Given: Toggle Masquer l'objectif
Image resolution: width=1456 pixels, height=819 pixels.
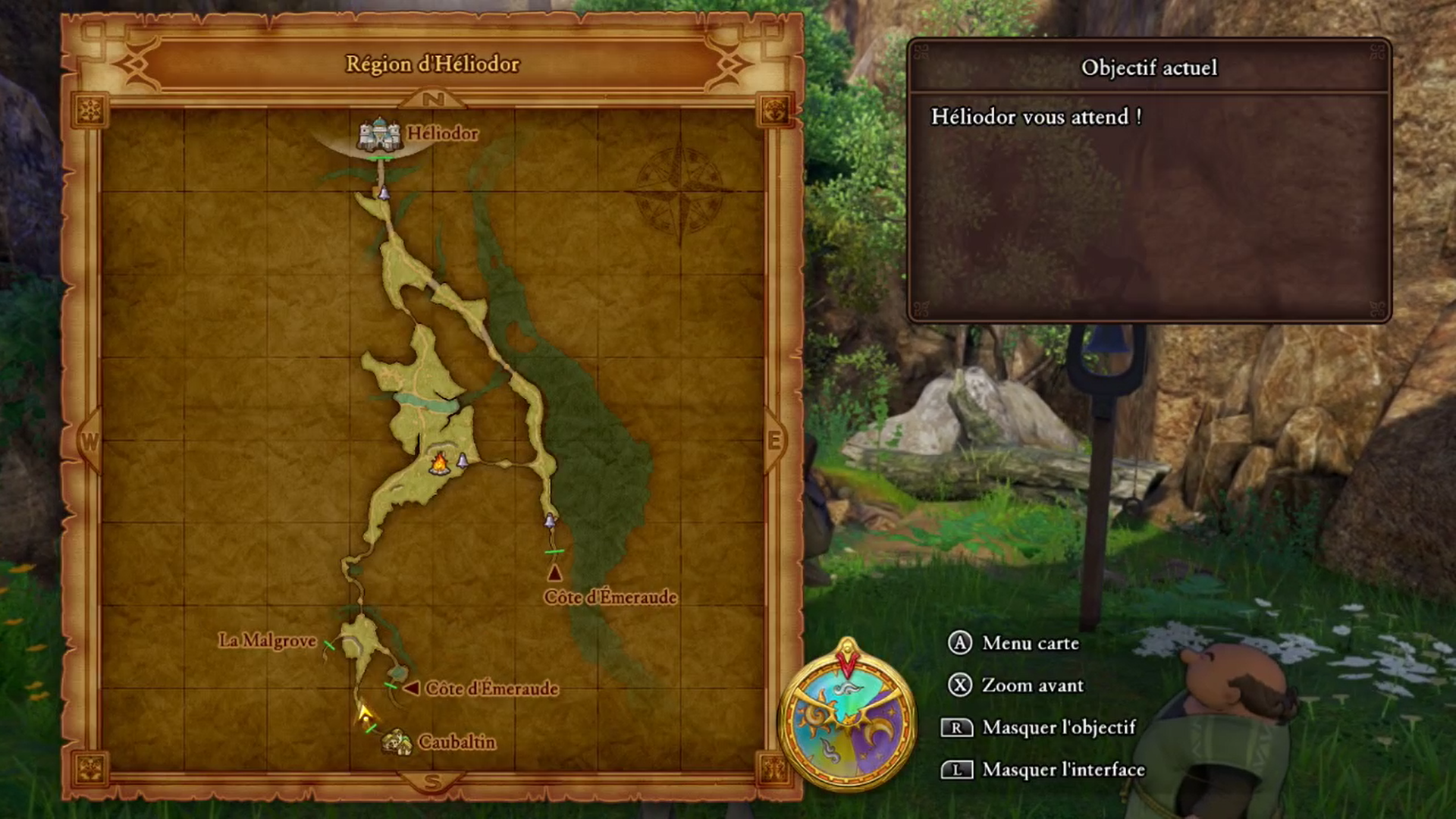Looking at the screenshot, I should click(x=1059, y=728).
